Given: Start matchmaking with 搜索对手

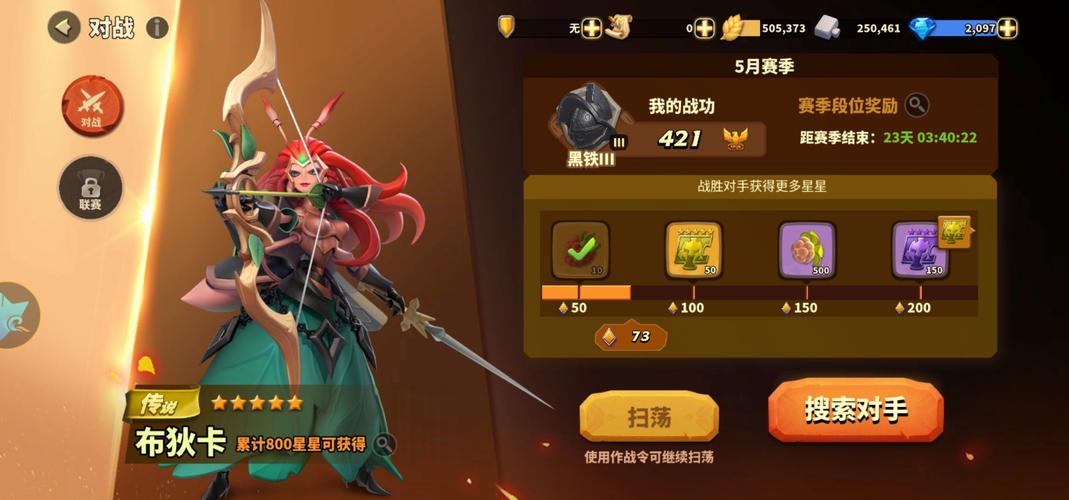Looking at the screenshot, I should [855, 410].
